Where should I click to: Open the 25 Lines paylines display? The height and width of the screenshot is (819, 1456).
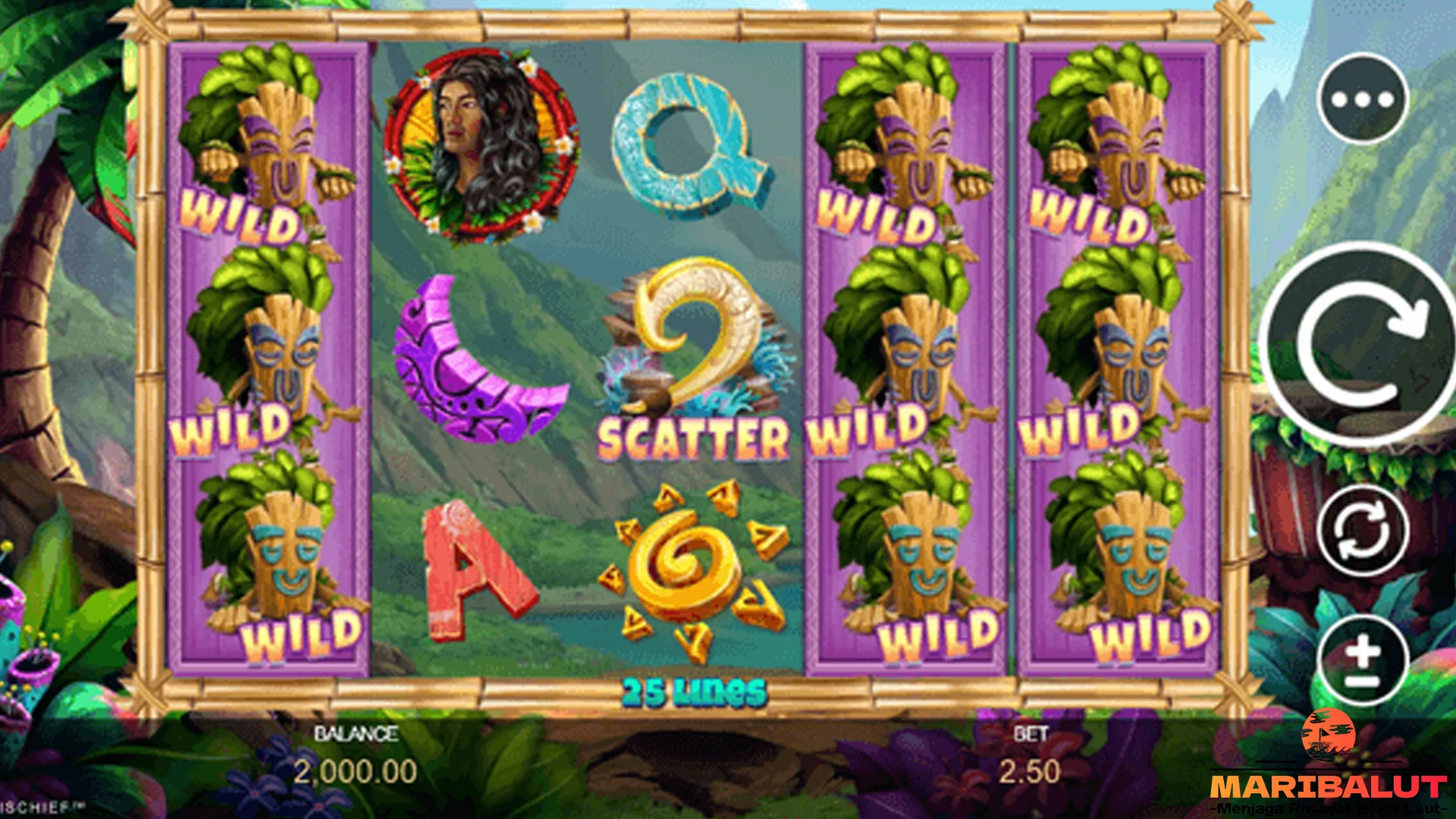tap(694, 690)
